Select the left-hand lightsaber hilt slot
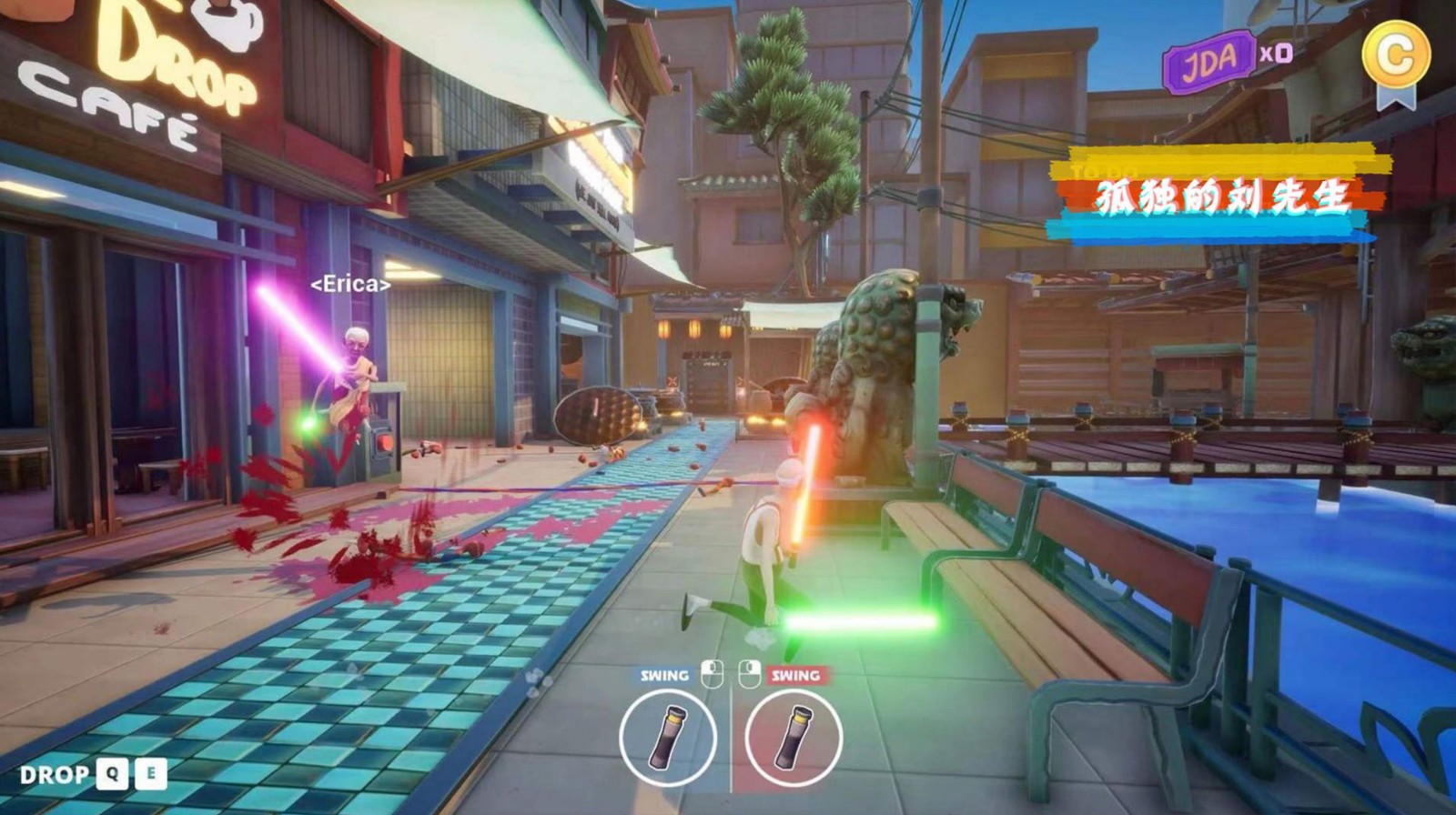The image size is (1456, 815). click(668, 735)
